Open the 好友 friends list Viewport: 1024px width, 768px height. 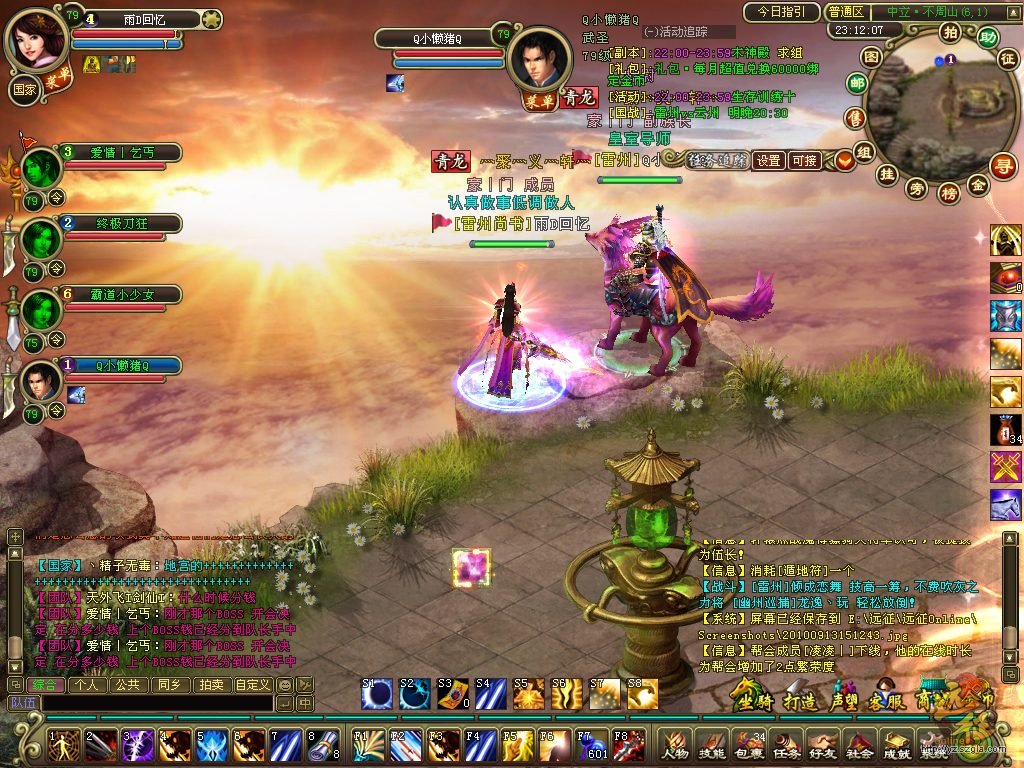pos(819,744)
